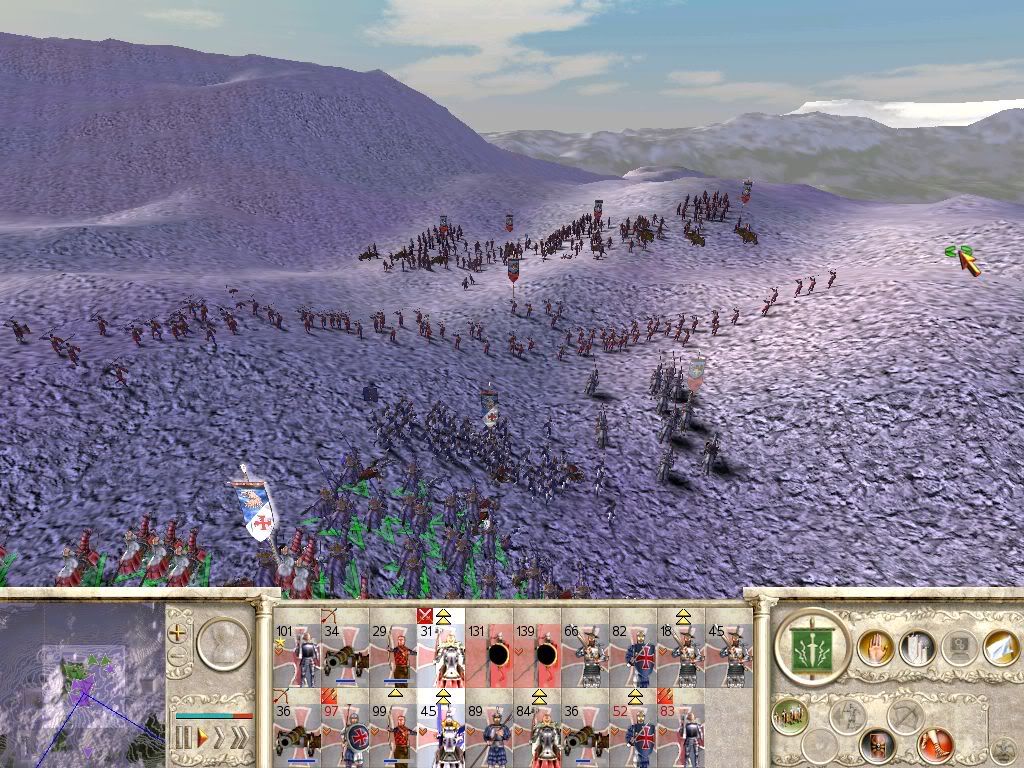Click the white flag withdraw button
Screen dimensions: 1024x768
tap(1000, 647)
